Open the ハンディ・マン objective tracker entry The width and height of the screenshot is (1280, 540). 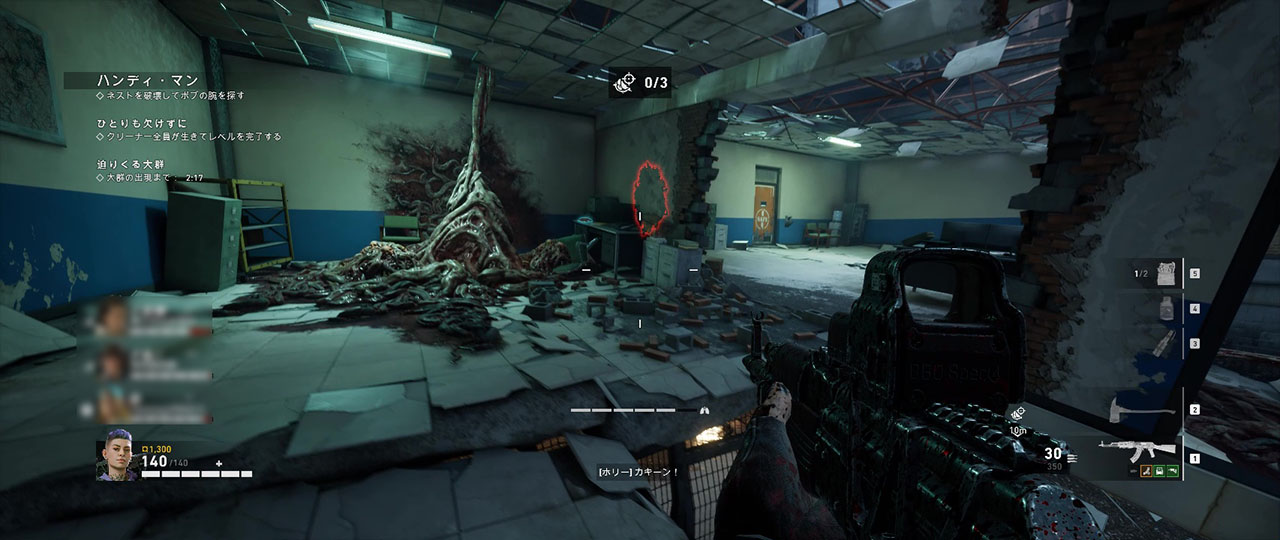click(147, 80)
